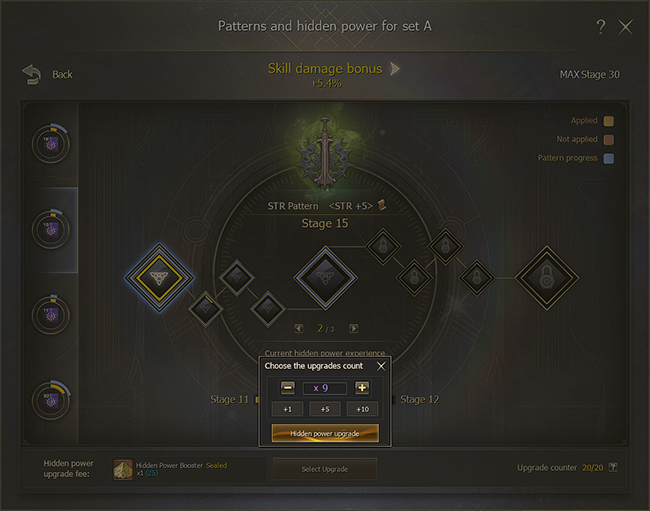Show next bonus after Skill damage bonus

pos(395,69)
